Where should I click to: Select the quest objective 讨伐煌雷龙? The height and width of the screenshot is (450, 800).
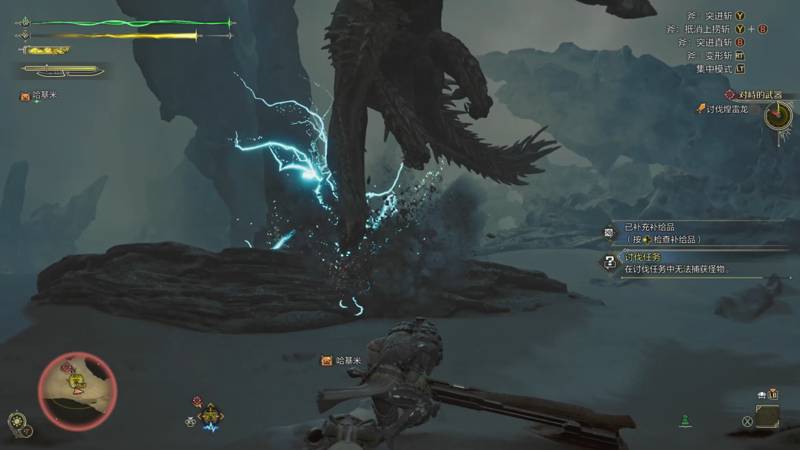[725, 109]
